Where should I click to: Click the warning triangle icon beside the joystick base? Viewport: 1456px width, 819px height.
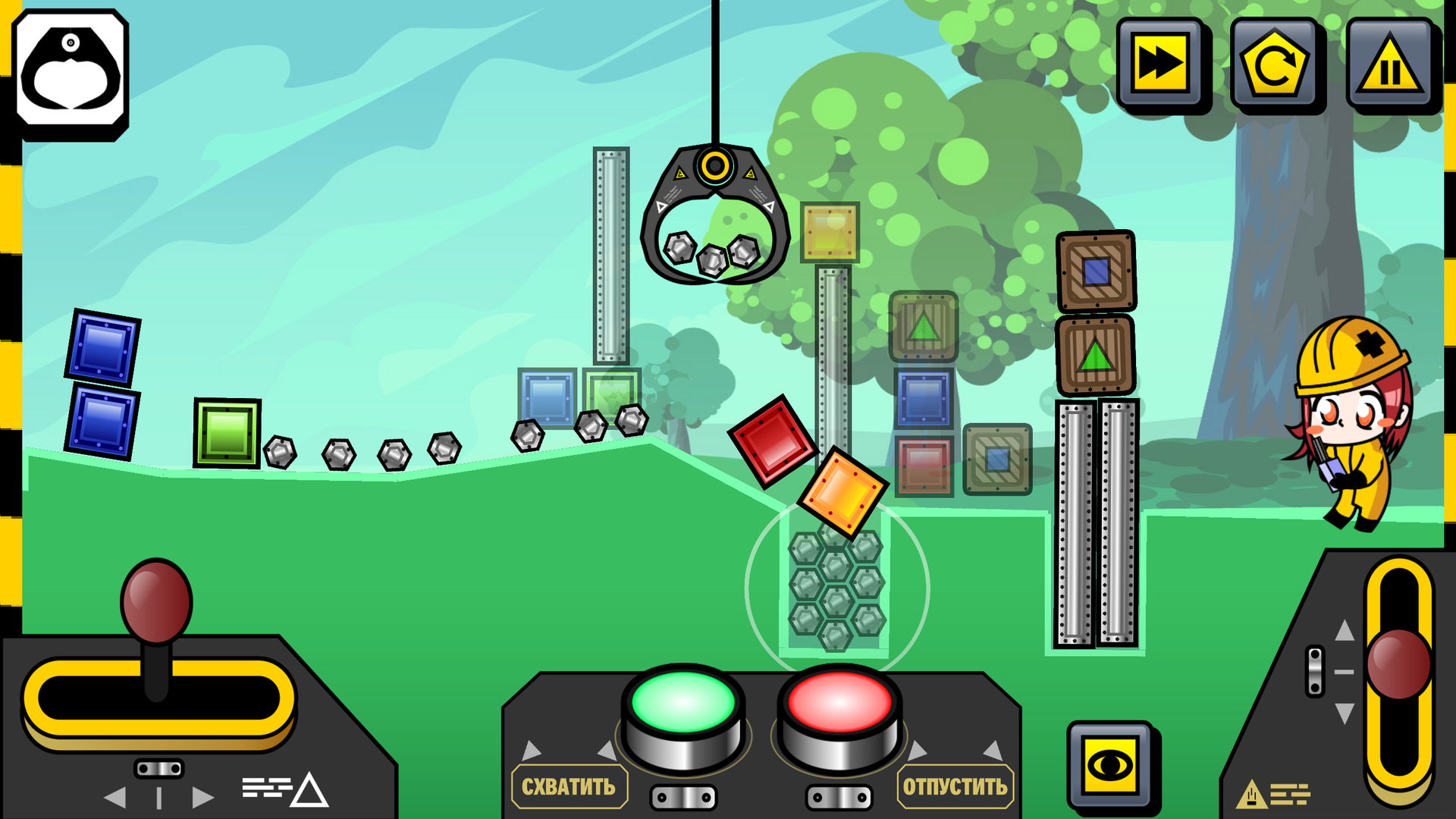[309, 790]
